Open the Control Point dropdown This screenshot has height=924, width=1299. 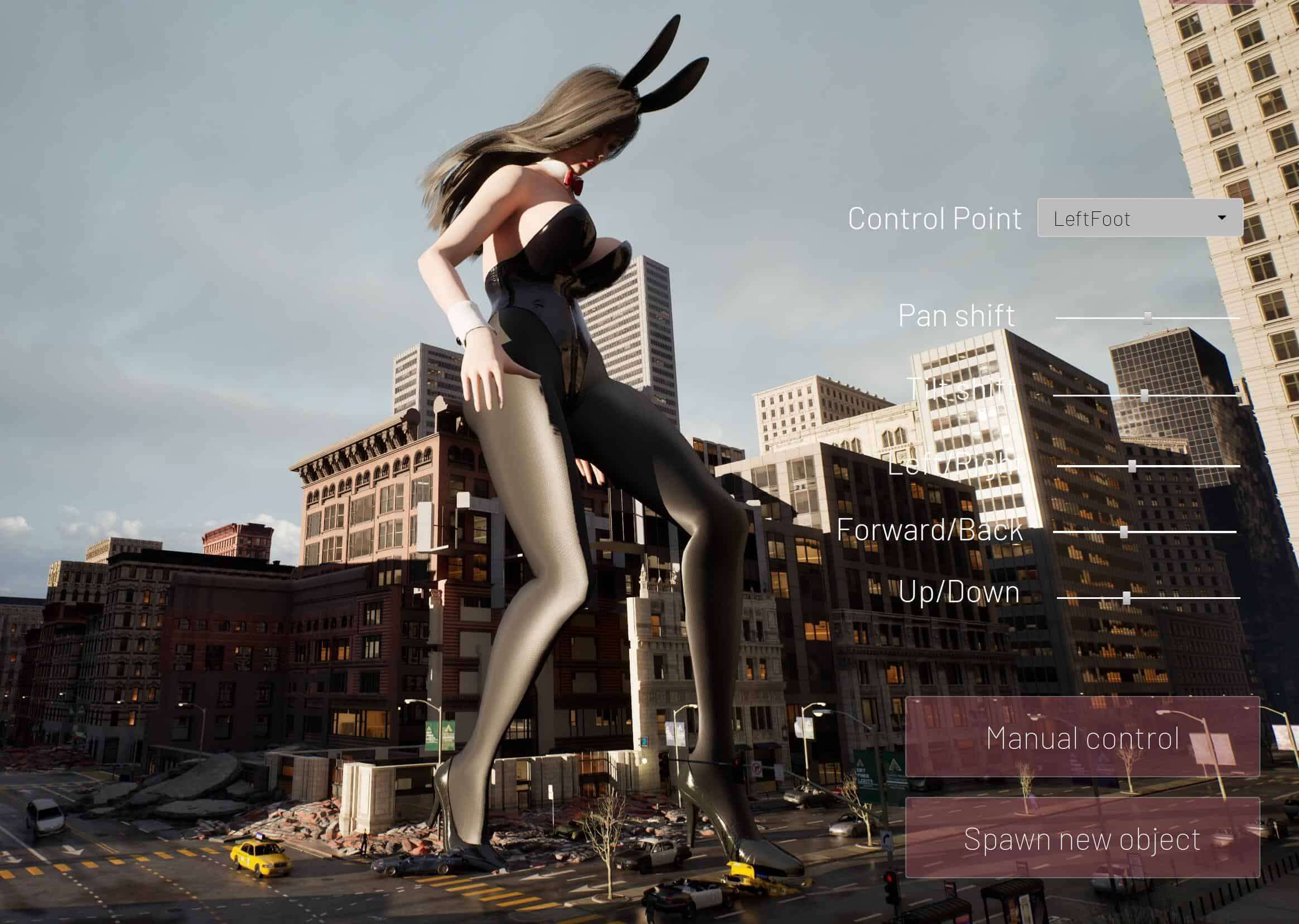tap(1139, 218)
